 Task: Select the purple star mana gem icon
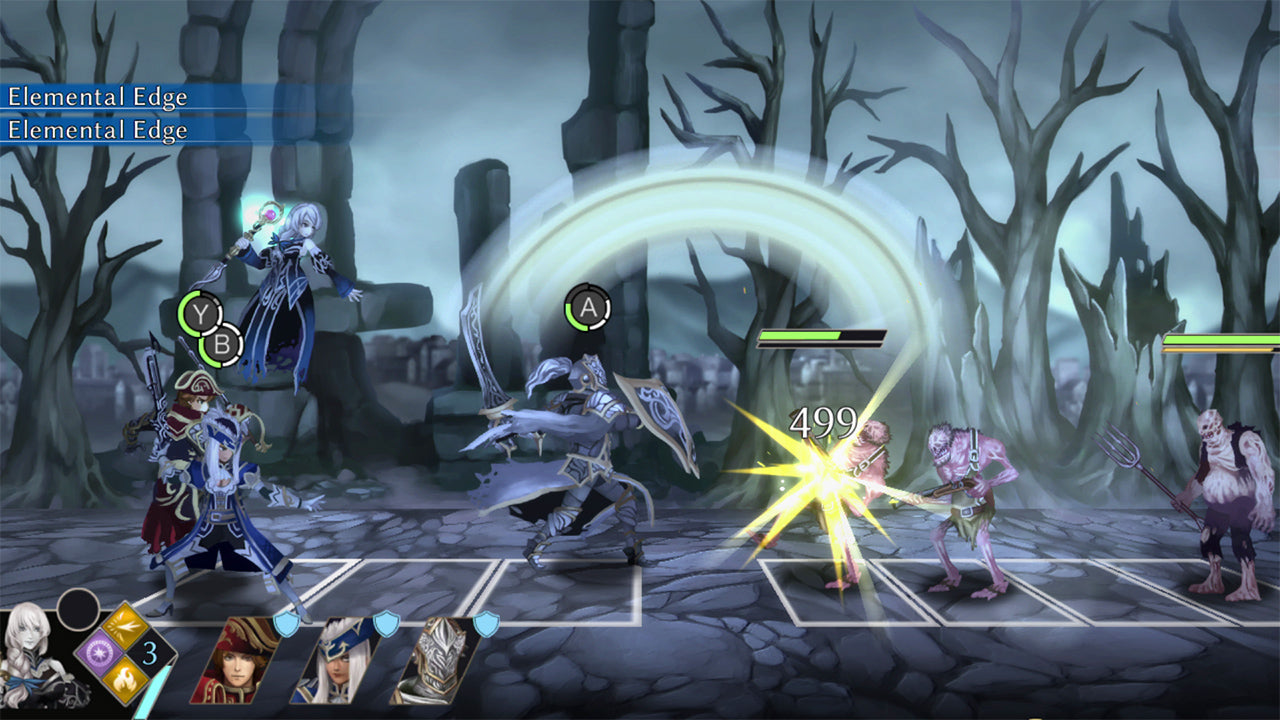coord(99,652)
